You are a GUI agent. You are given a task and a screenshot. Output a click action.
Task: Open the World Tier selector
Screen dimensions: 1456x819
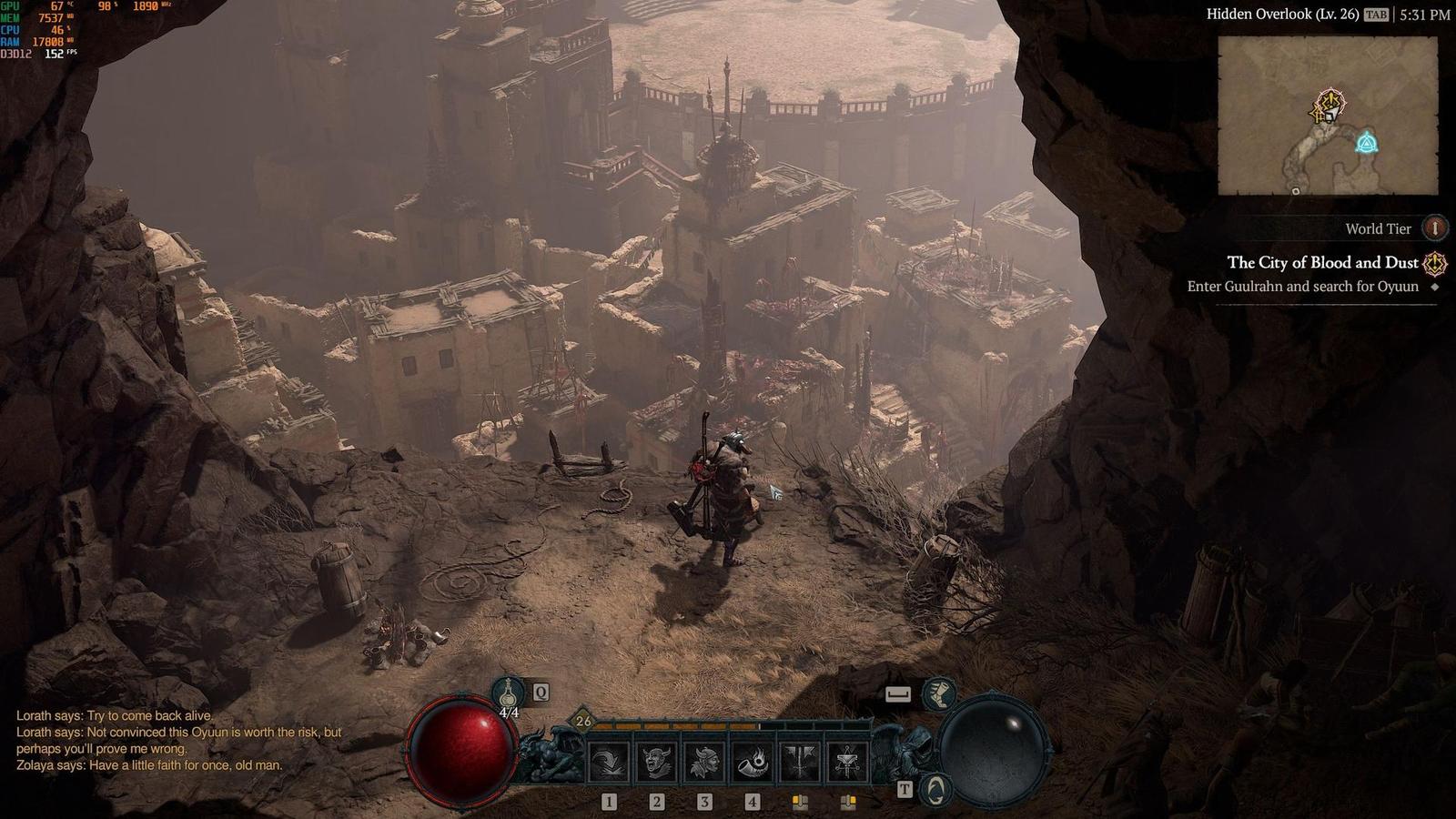click(1434, 227)
